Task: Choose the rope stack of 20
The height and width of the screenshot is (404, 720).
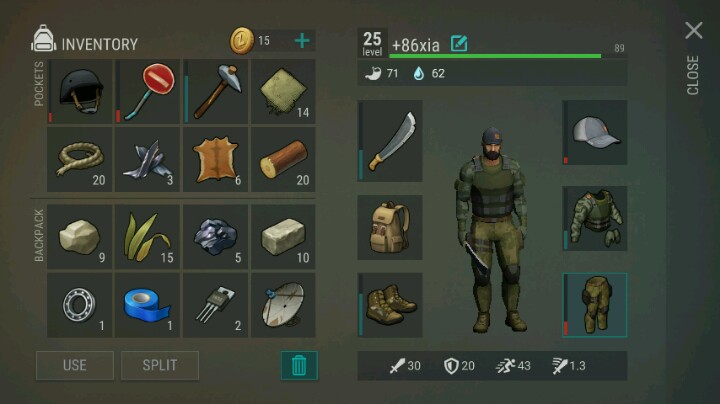Action: pos(80,159)
